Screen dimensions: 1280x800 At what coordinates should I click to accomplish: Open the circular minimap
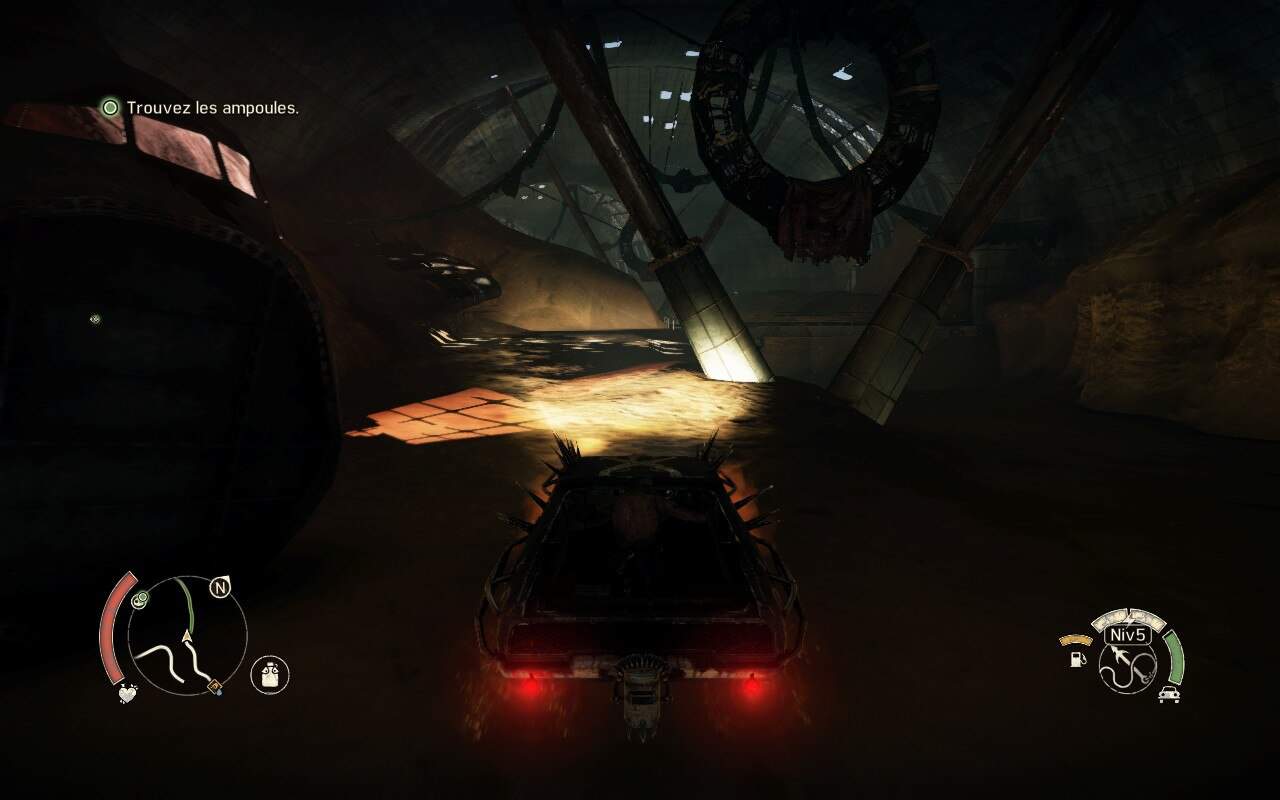pyautogui.click(x=187, y=635)
